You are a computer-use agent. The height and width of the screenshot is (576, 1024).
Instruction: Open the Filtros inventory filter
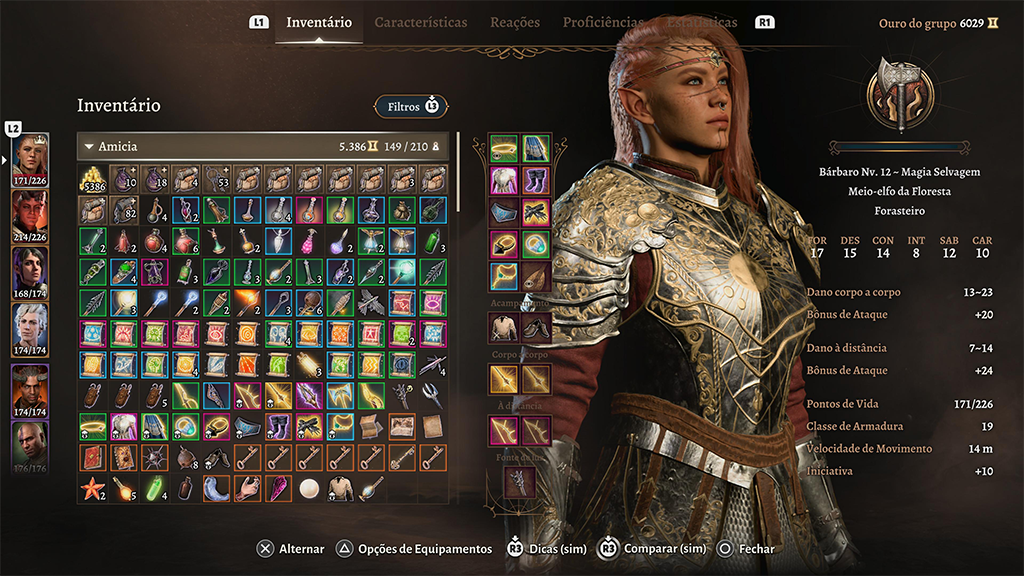(411, 105)
